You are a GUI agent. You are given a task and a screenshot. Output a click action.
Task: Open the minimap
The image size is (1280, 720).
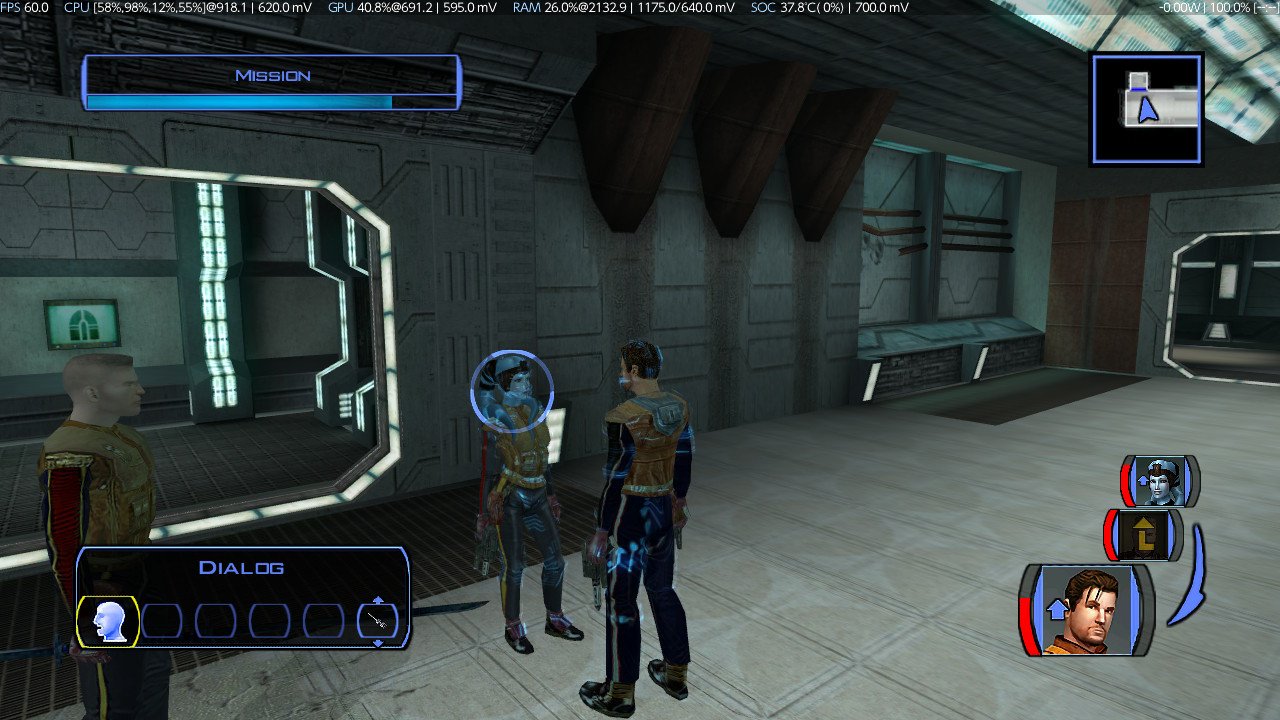1146,108
